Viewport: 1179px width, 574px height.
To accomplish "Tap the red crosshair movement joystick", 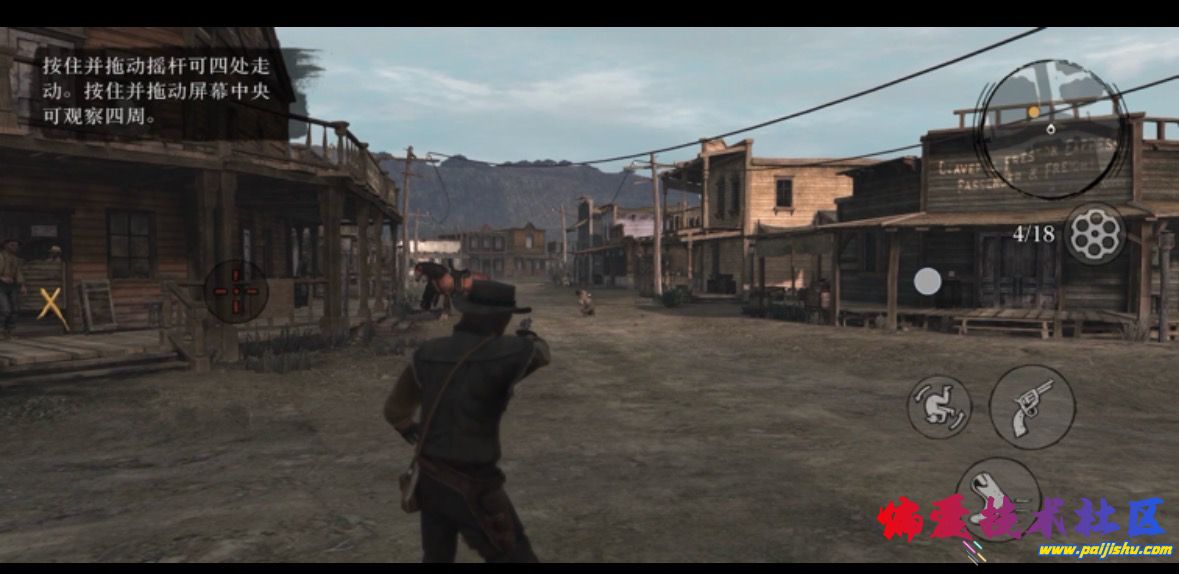I will coord(236,291).
